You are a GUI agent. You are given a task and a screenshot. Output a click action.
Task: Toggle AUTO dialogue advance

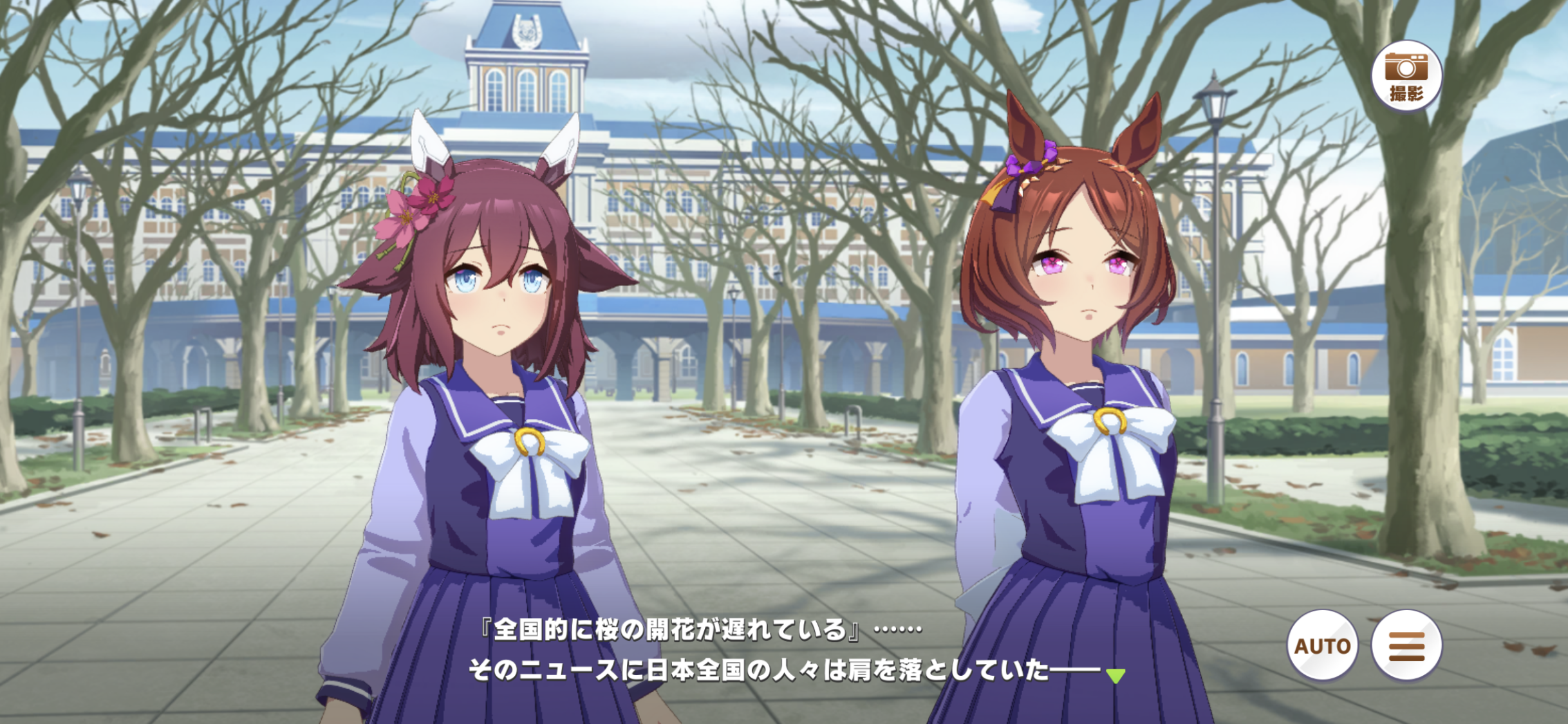[x=1322, y=645]
